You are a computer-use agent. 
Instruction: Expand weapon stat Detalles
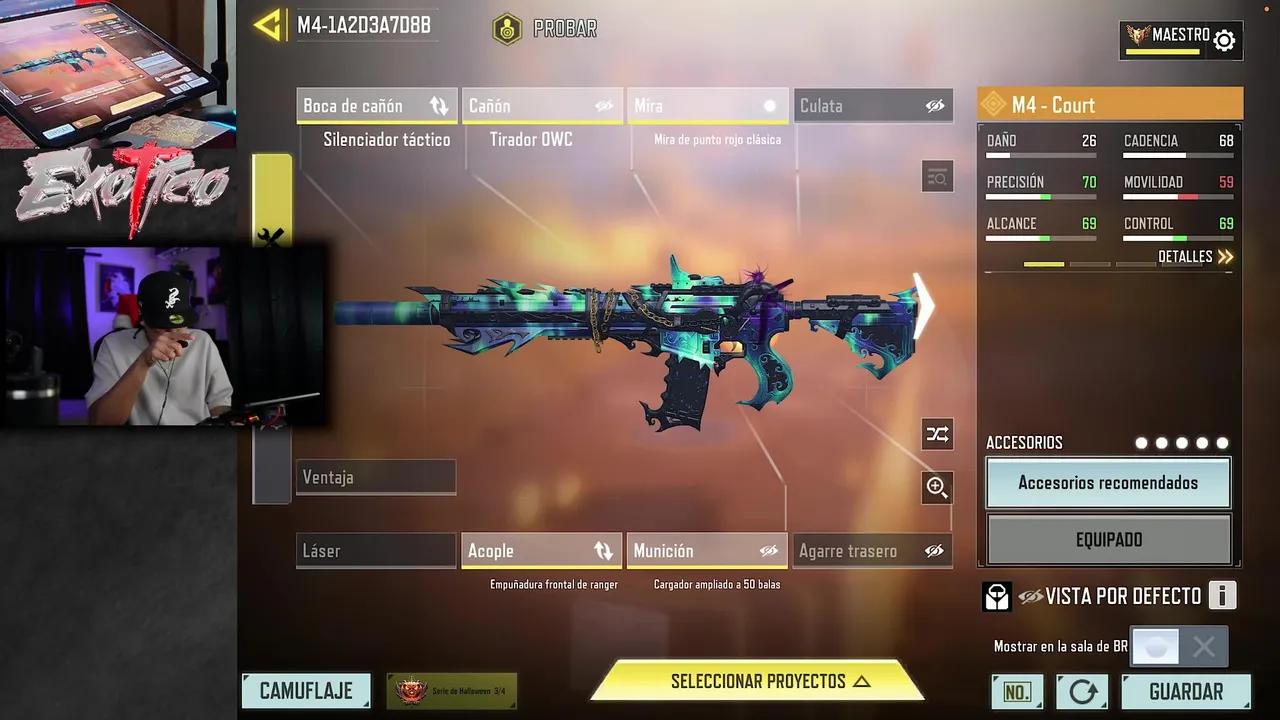tap(1195, 257)
